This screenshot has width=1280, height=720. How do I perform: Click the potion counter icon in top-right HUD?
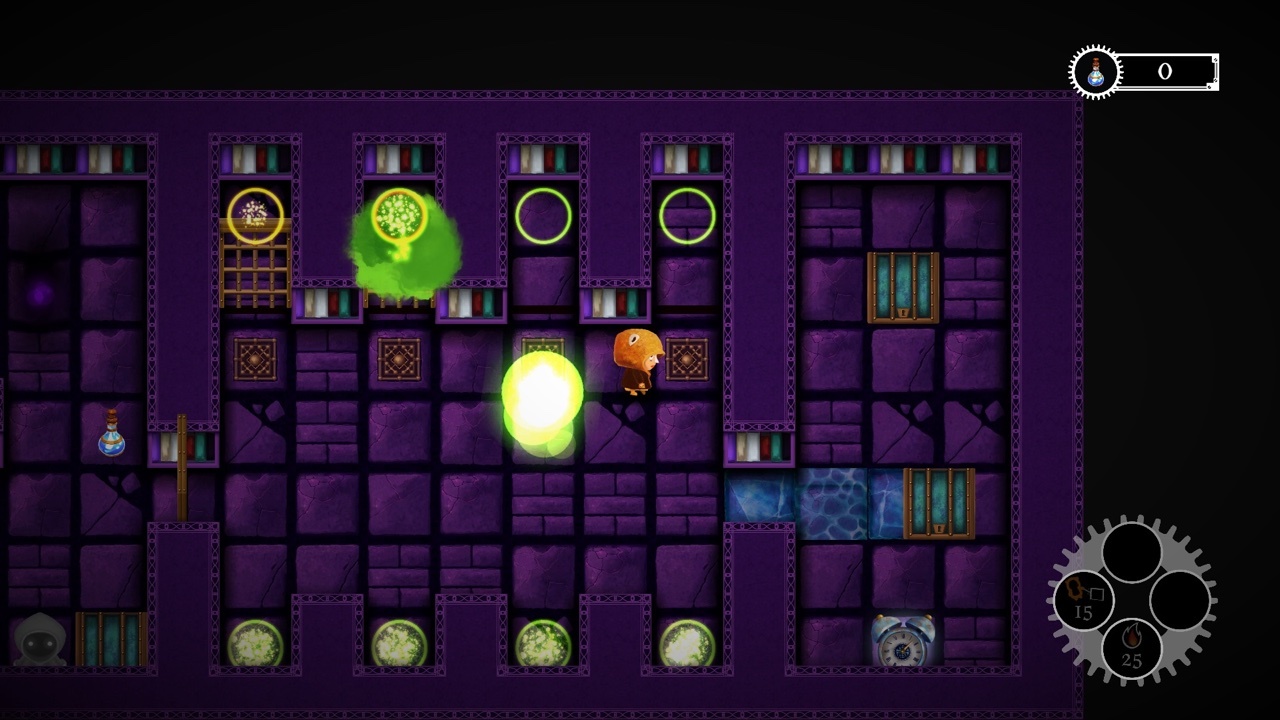(1093, 71)
